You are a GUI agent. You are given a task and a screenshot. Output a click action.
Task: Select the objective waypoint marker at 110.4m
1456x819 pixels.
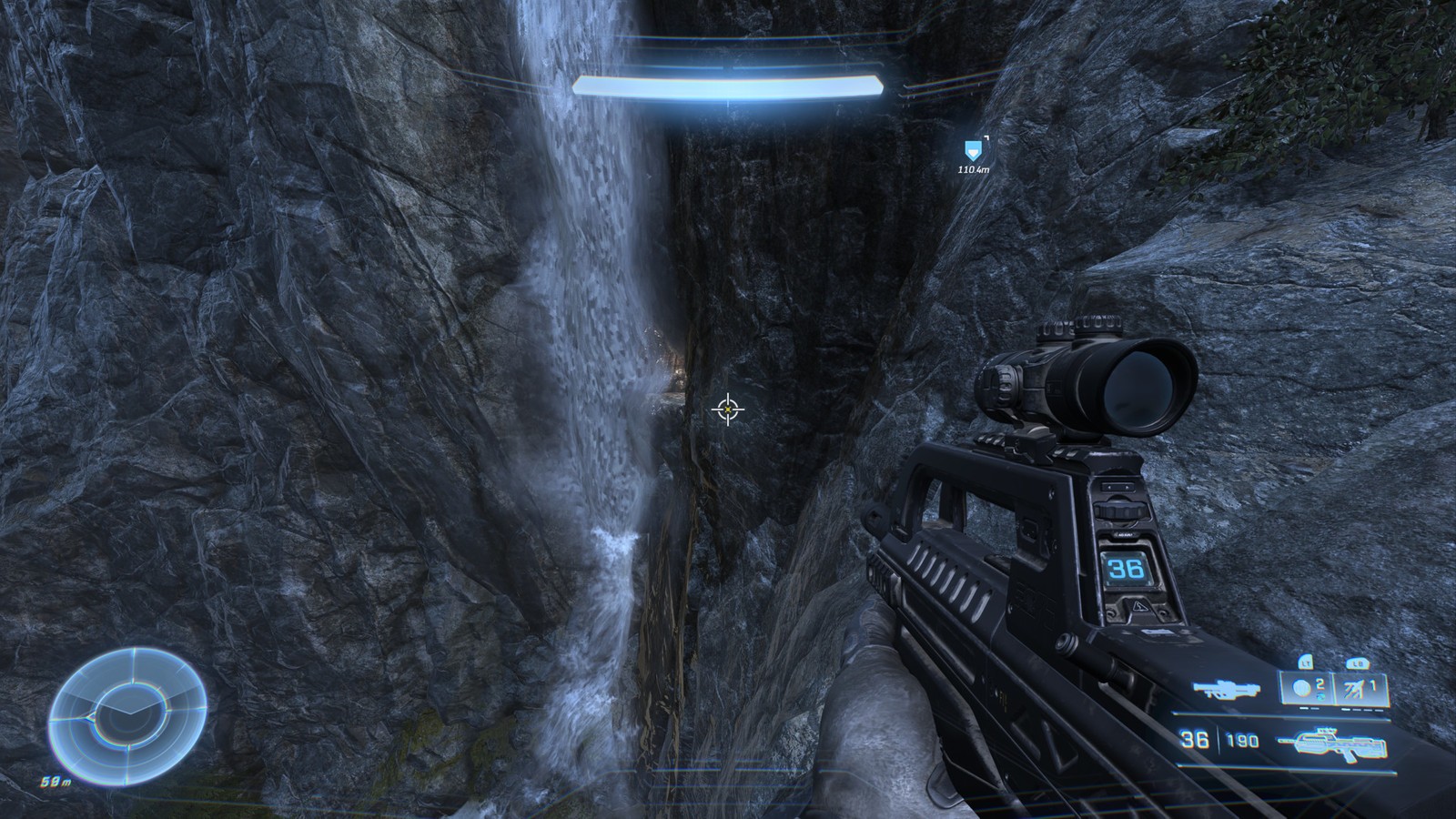point(974,148)
